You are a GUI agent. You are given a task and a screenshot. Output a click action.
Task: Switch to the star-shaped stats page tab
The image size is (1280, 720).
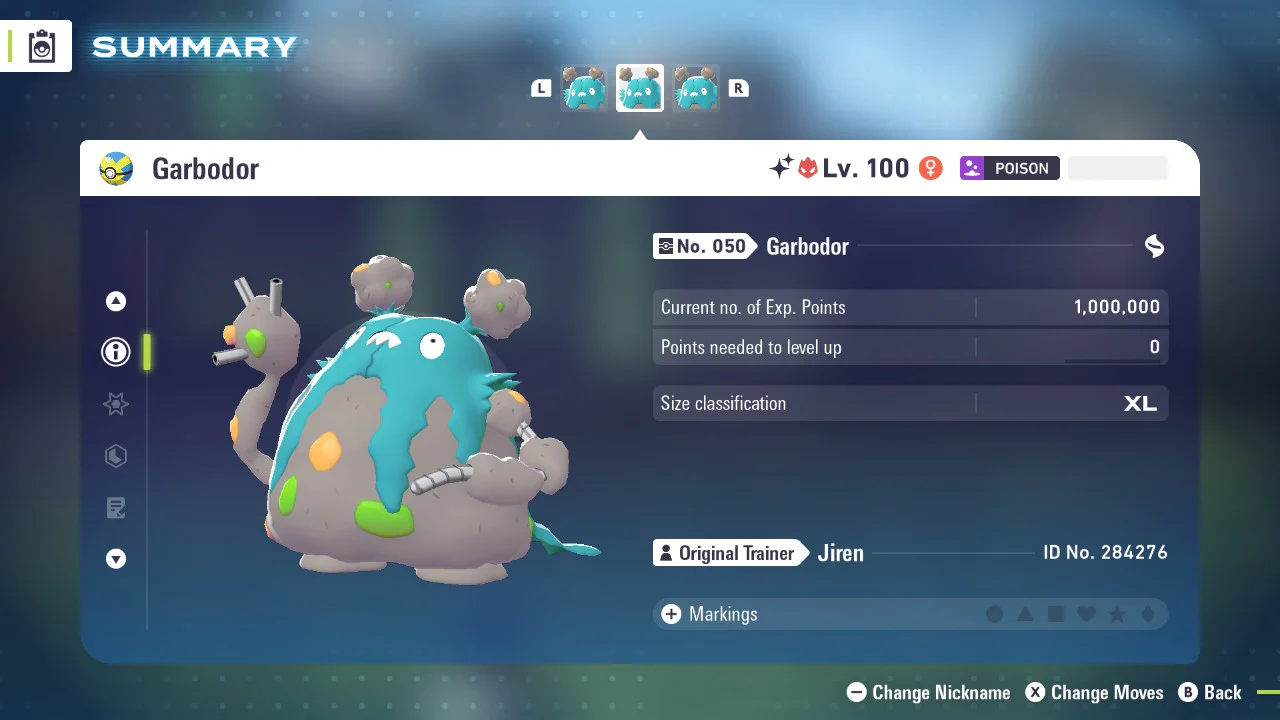coord(116,404)
